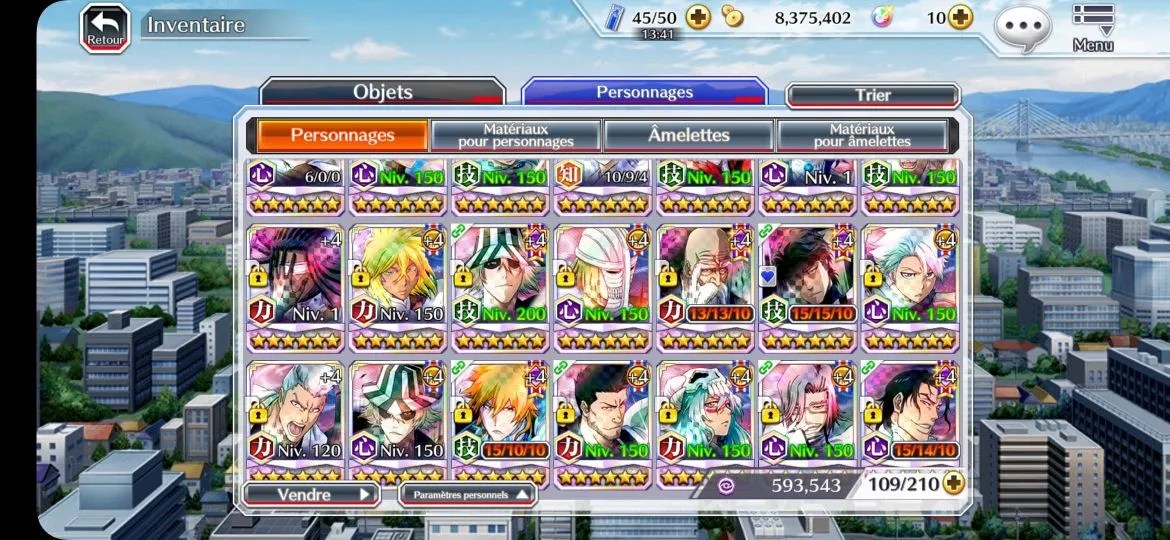Select the dark-skinned visor Niv. 1 character
Image resolution: width=1170 pixels, height=540 pixels.
click(295, 285)
